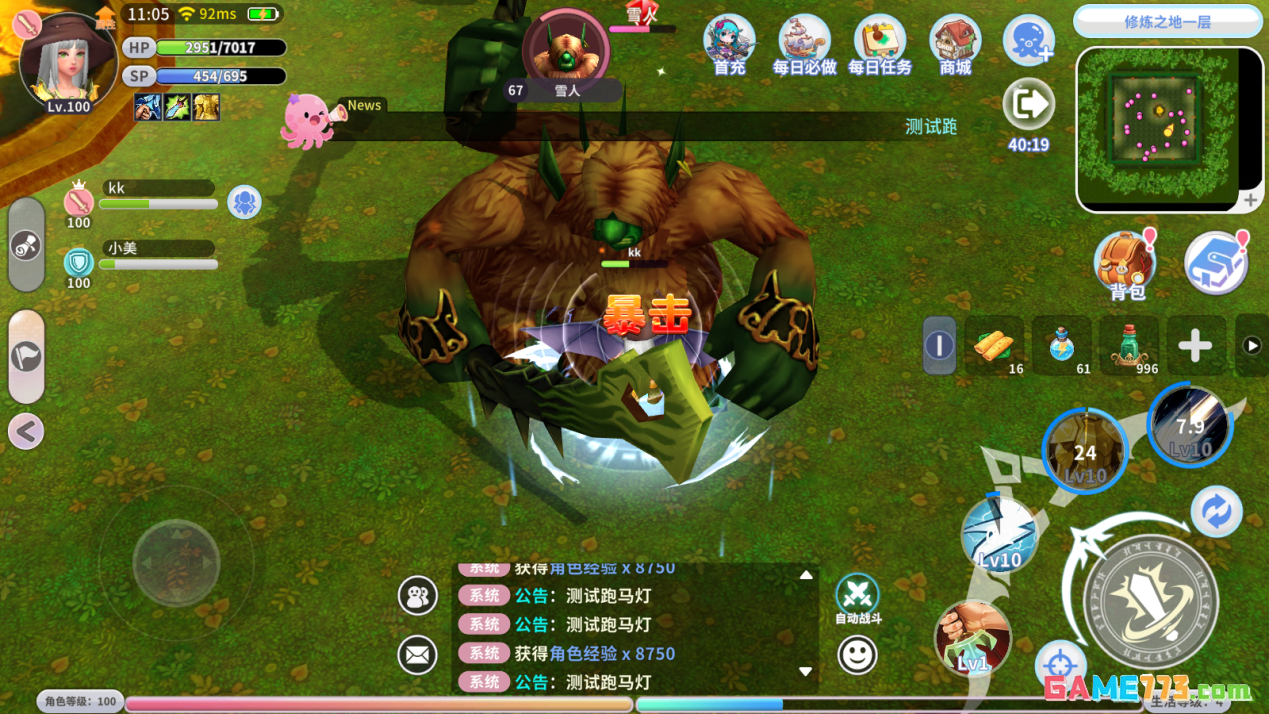
Task: Toggle 自动战斗 auto battle
Action: click(x=857, y=596)
